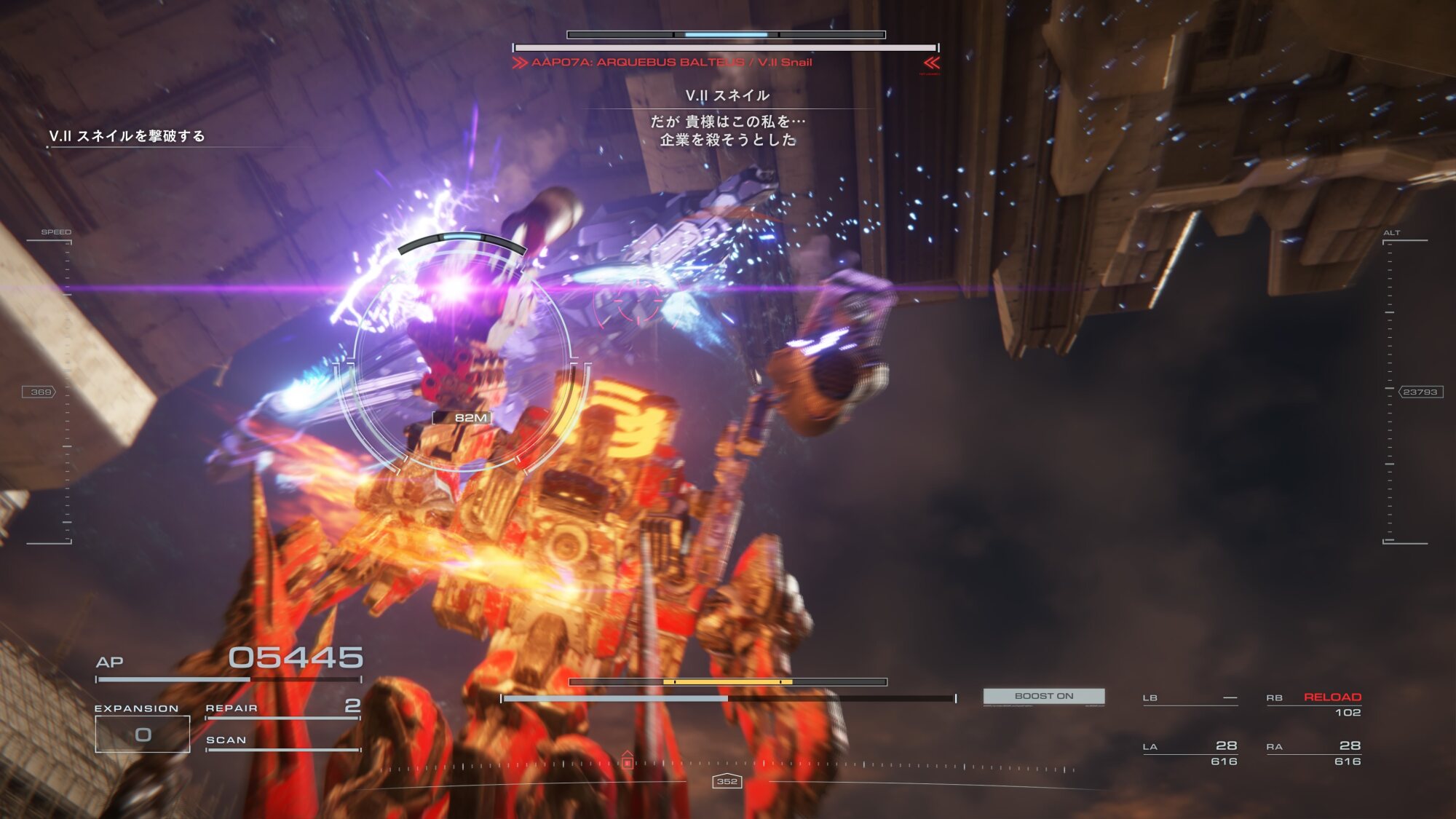Toggle the BOOST ON indicator
Screen dimensions: 1456x819
pos(1043,696)
